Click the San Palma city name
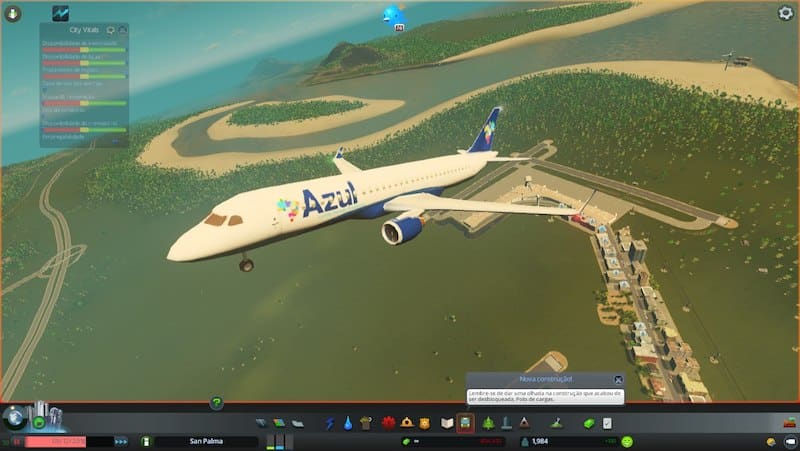Viewport: 800px width, 451px height. click(x=206, y=441)
